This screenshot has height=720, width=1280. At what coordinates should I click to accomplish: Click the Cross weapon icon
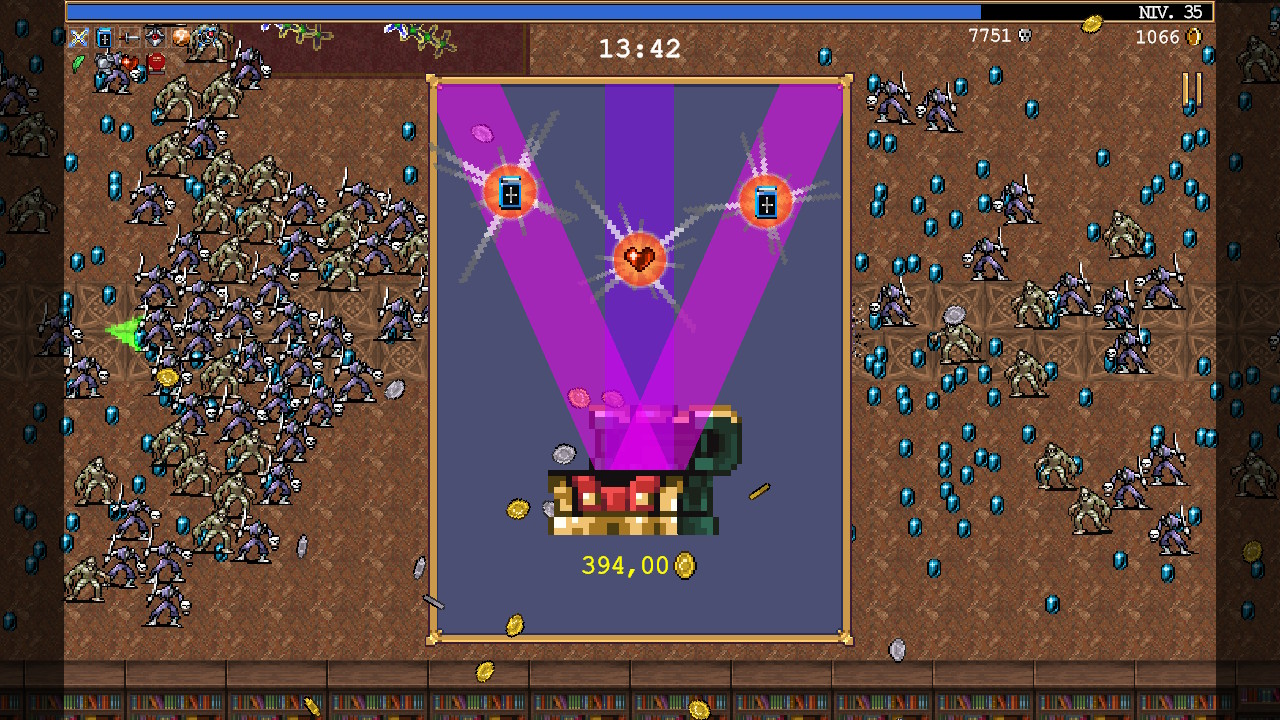pyautogui.click(x=79, y=38)
